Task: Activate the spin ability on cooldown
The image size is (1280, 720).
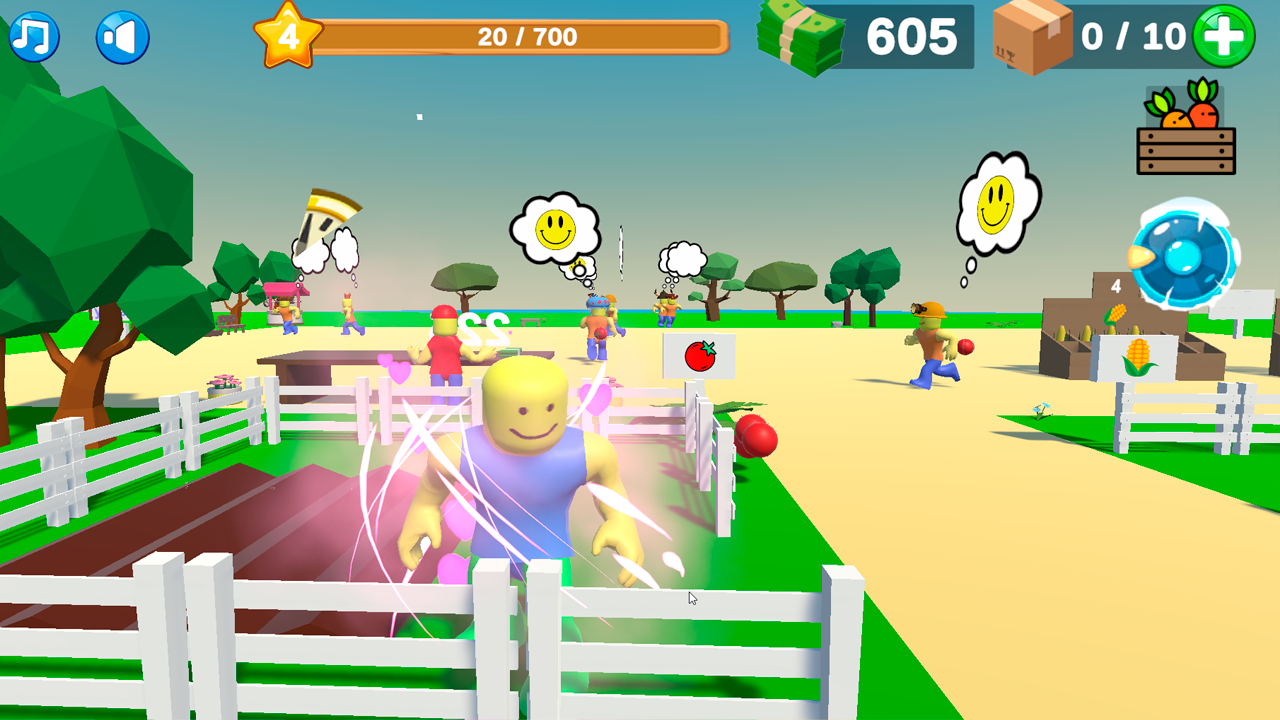Action: (x=1180, y=258)
